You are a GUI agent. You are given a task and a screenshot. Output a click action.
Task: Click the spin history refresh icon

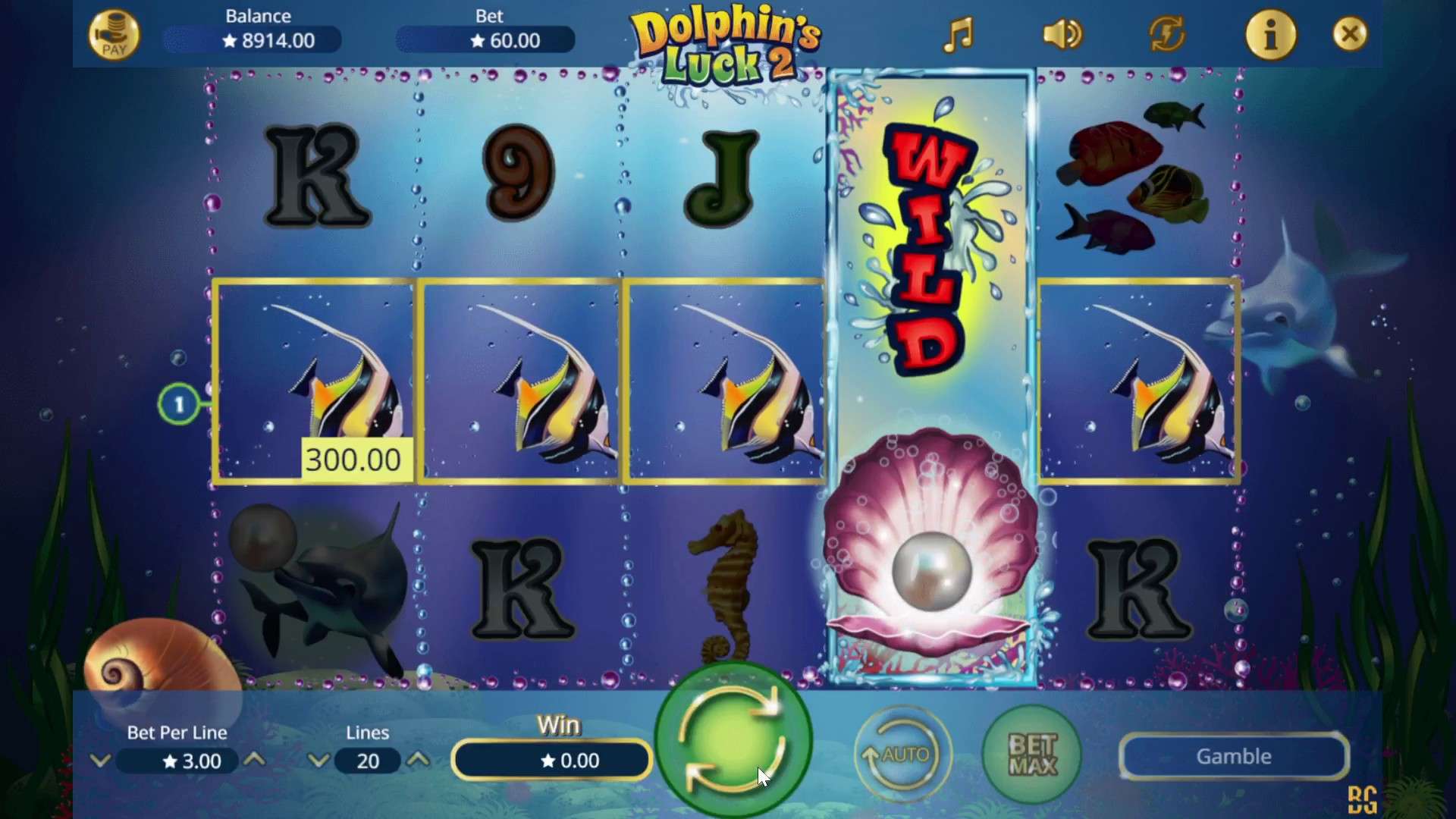point(1166,34)
